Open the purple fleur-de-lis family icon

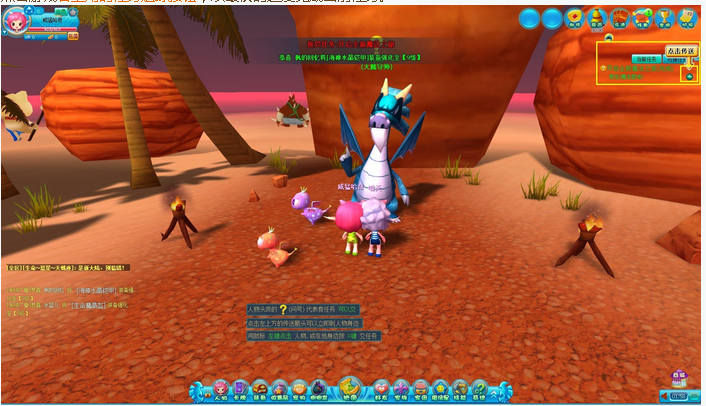point(401,390)
